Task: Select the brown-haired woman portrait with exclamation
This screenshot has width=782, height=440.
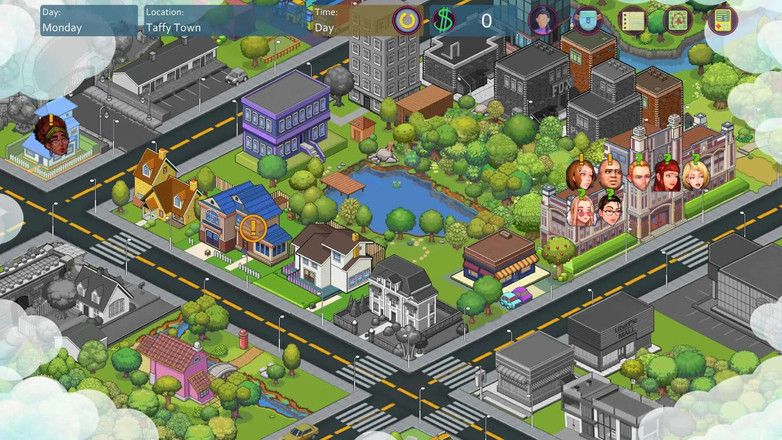Action: pos(580,177)
